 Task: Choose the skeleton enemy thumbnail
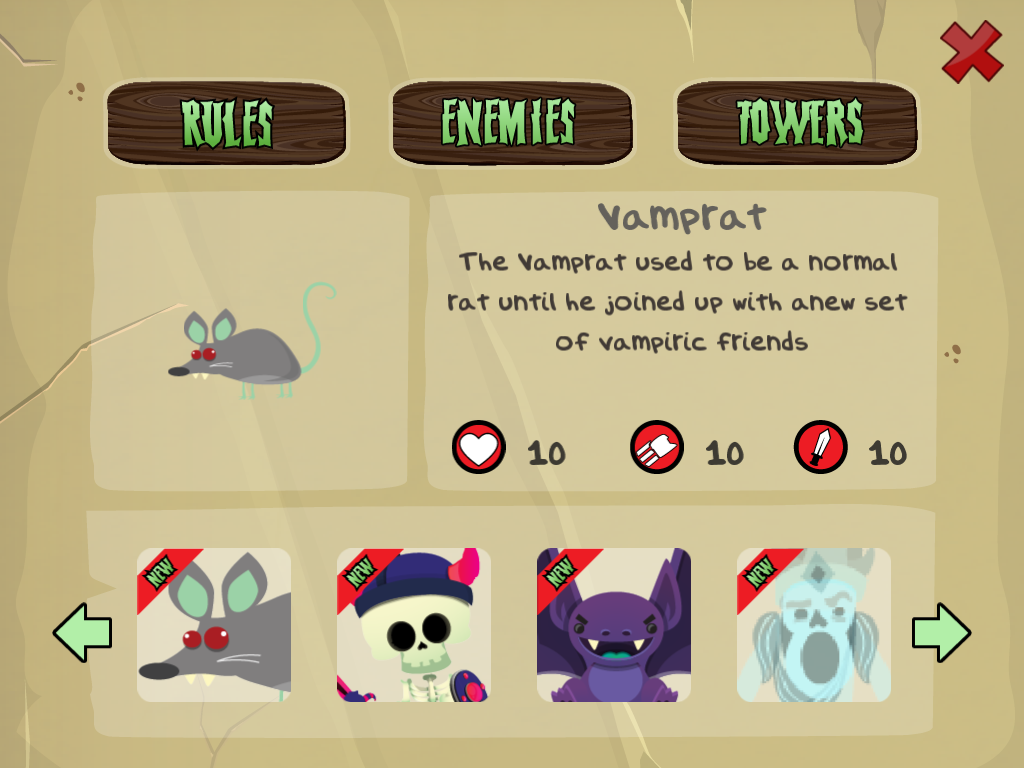coord(414,625)
